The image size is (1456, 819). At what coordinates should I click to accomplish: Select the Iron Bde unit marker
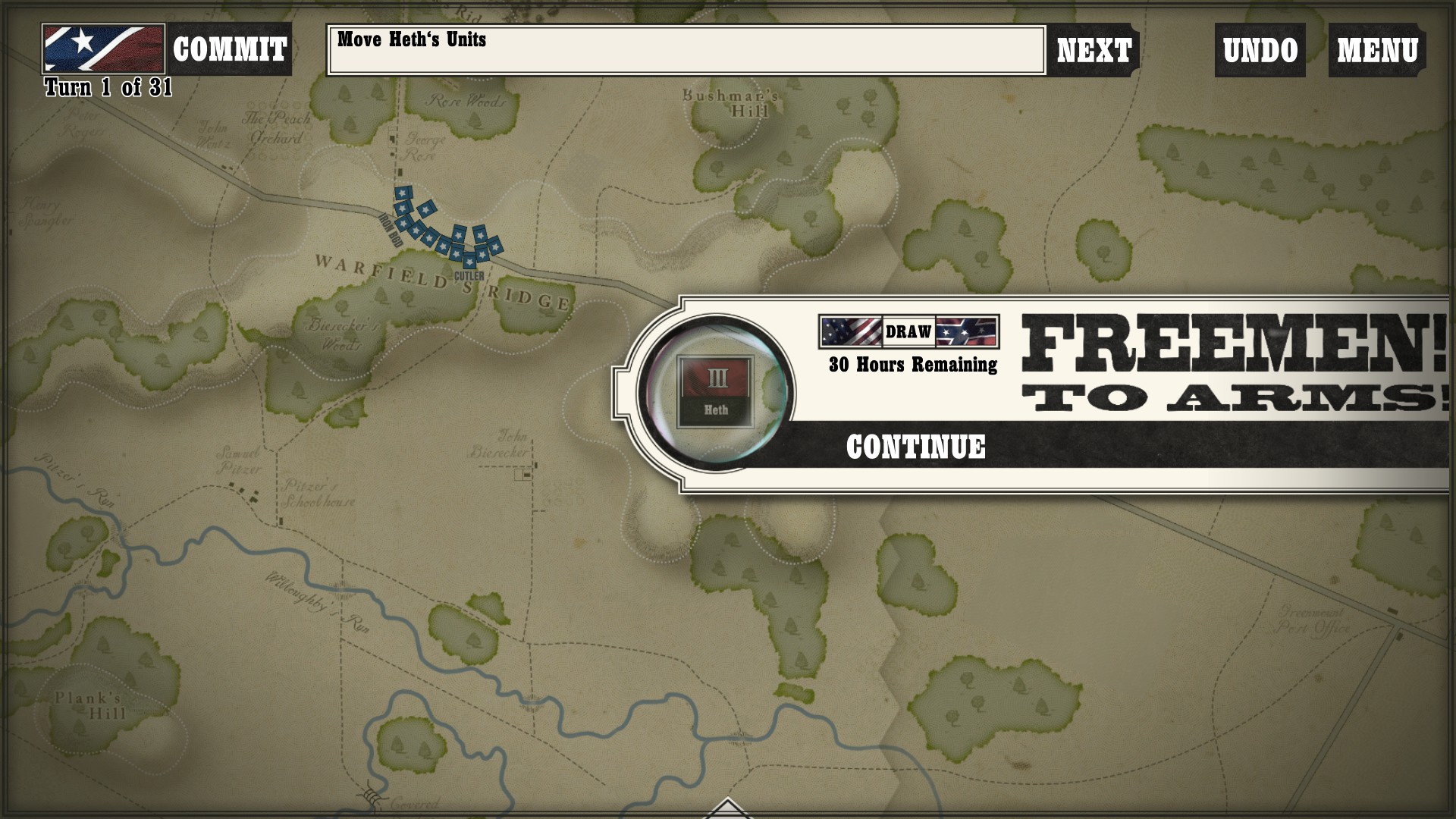(x=403, y=208)
